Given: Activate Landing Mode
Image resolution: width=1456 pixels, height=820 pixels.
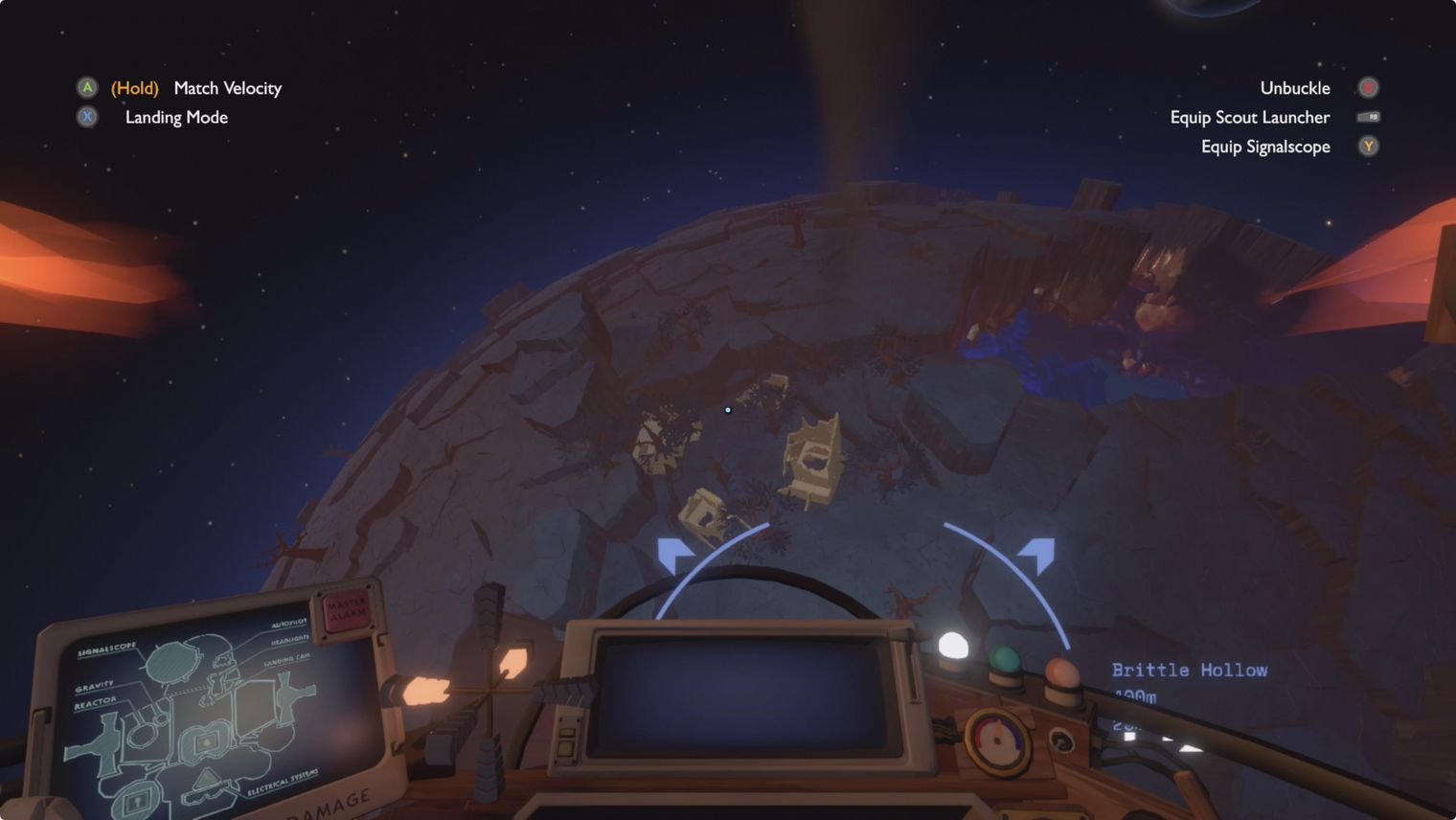Looking at the screenshot, I should (x=175, y=117).
